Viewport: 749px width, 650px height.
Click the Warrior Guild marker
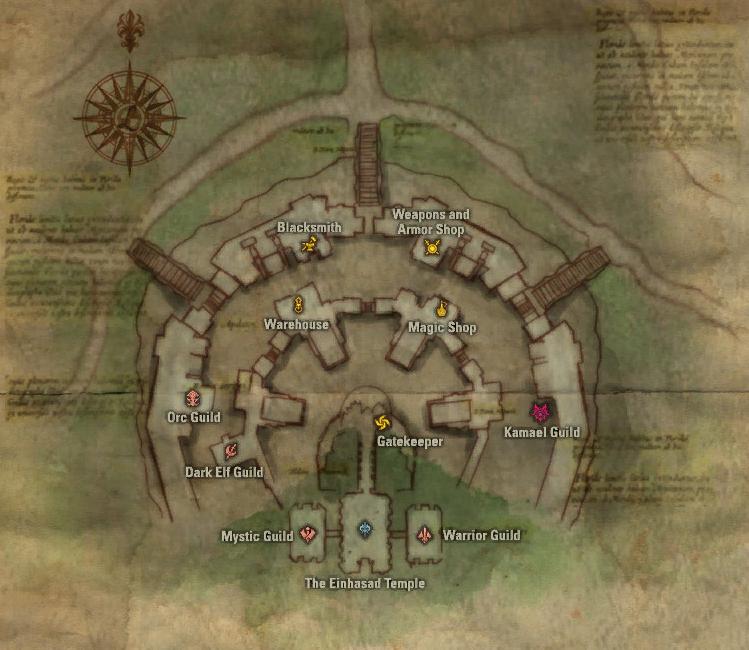click(425, 535)
